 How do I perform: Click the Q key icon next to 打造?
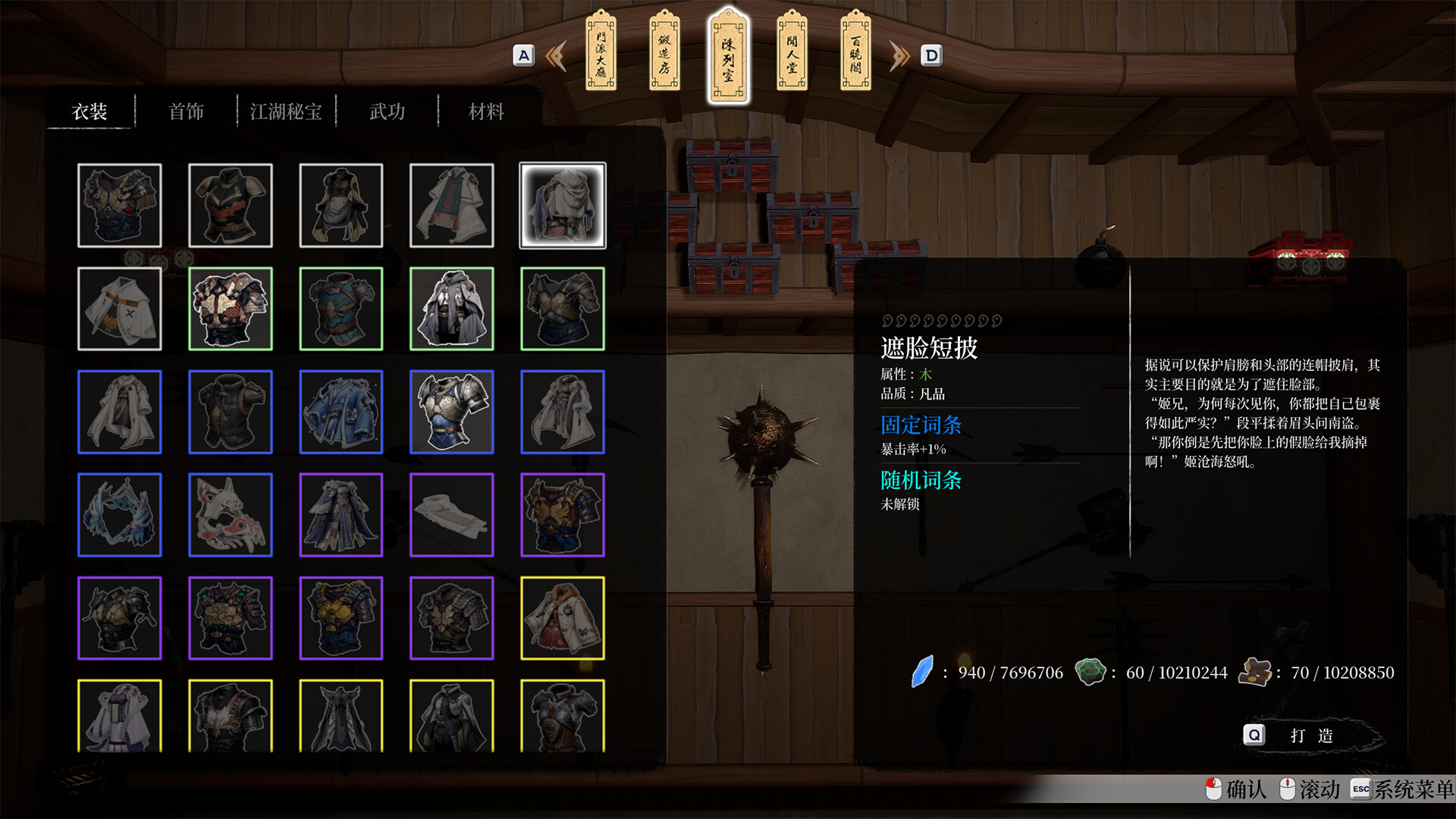coord(1254,735)
